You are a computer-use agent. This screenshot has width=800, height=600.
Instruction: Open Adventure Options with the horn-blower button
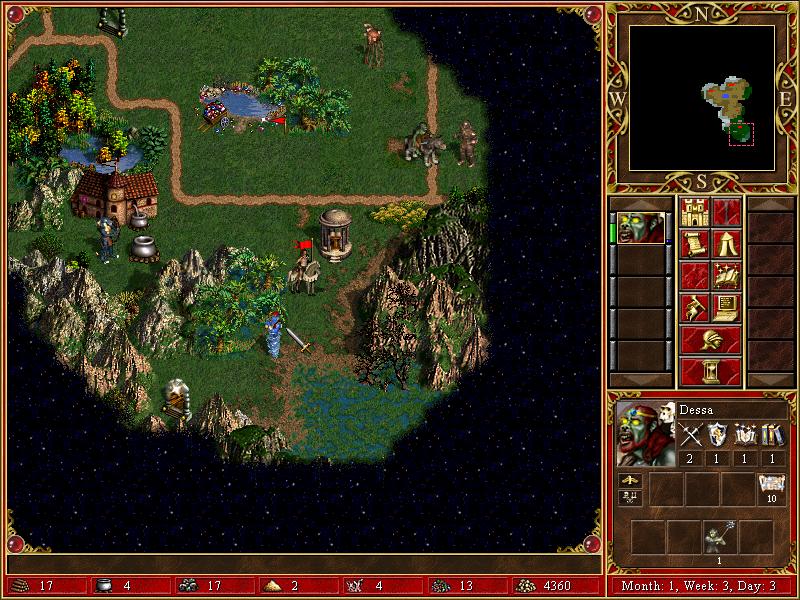tap(694, 307)
